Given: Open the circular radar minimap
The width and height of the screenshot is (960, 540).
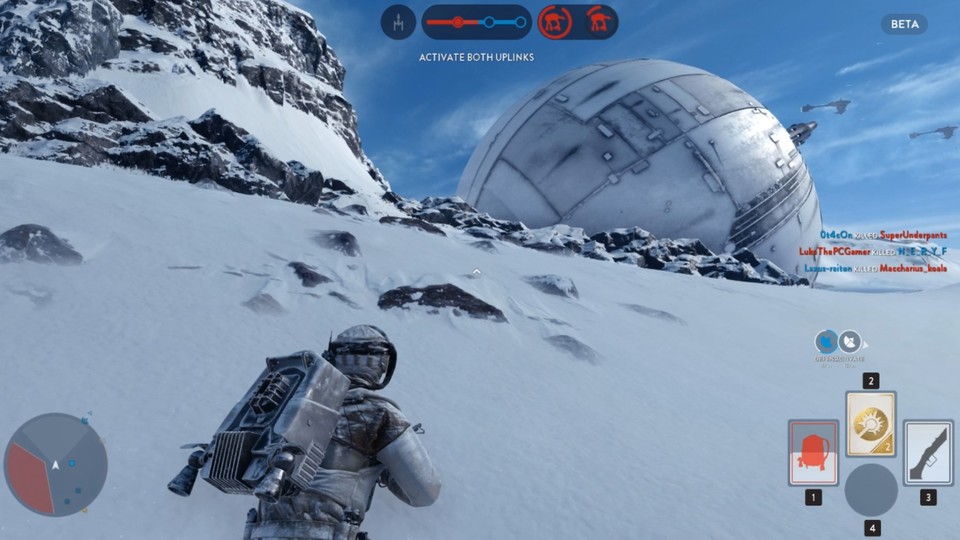Looking at the screenshot, I should (x=56, y=464).
